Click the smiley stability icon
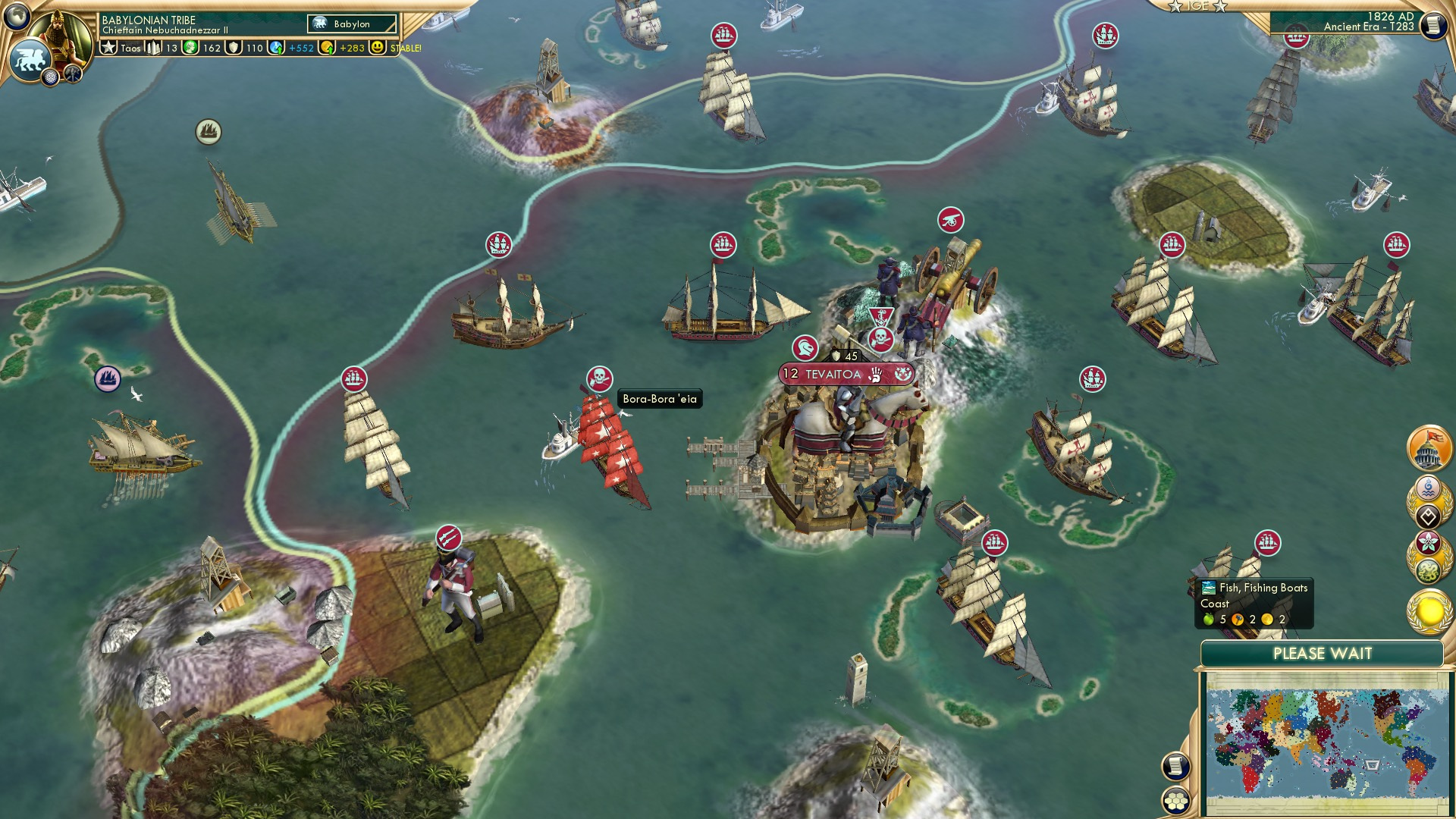The image size is (1456, 819). coord(377,48)
